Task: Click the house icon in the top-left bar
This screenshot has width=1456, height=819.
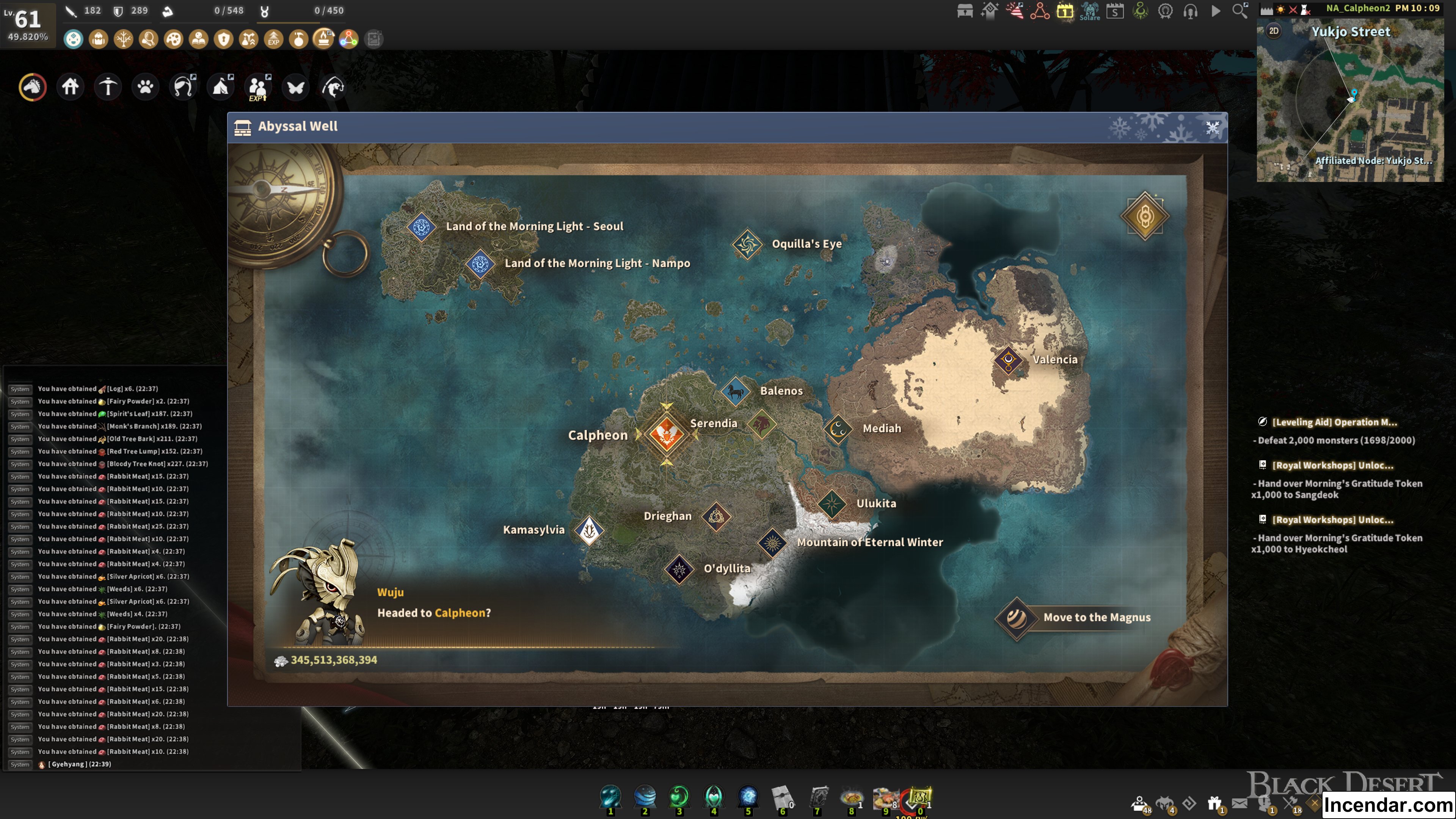Action: 70,87
